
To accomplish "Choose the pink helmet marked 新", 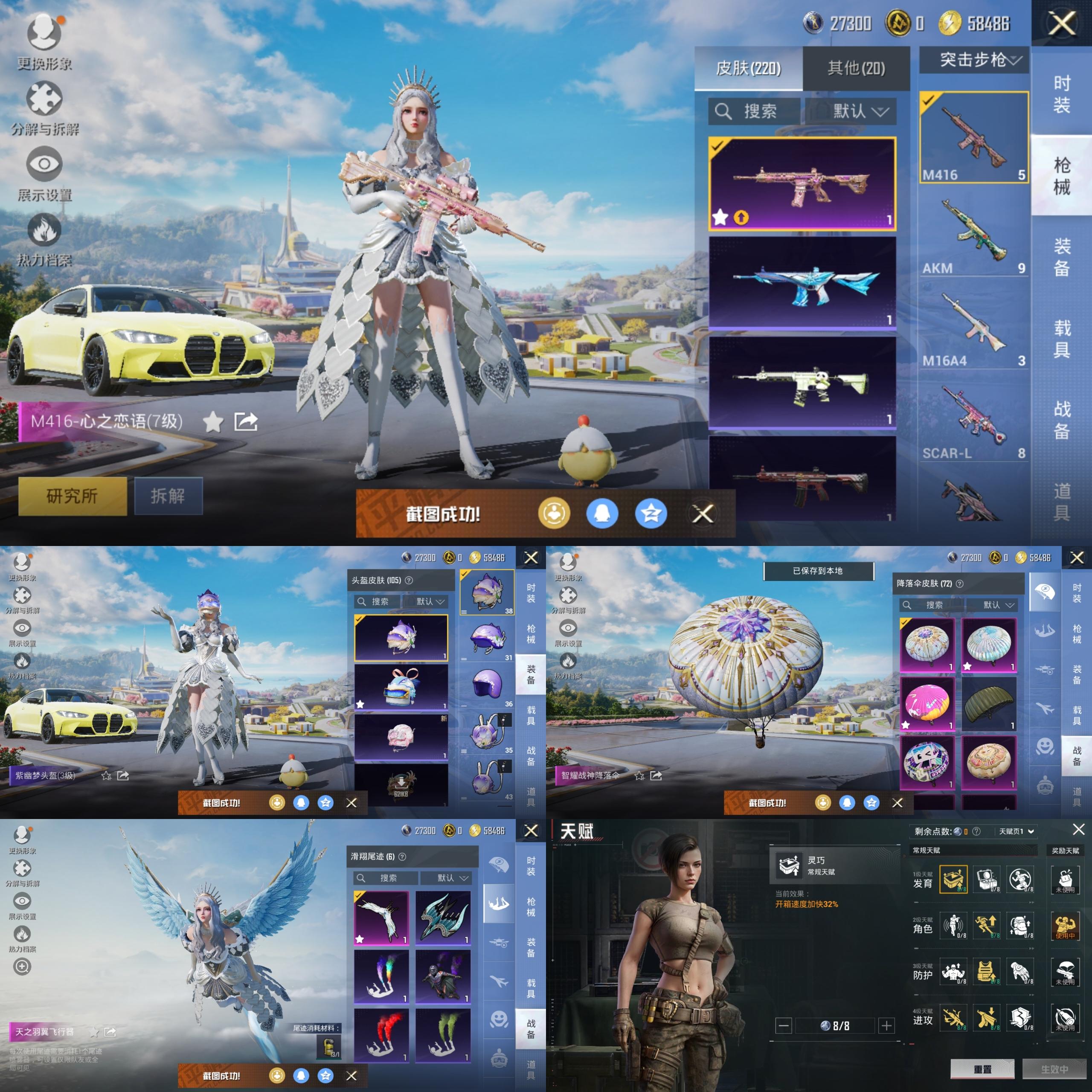I will (401, 737).
